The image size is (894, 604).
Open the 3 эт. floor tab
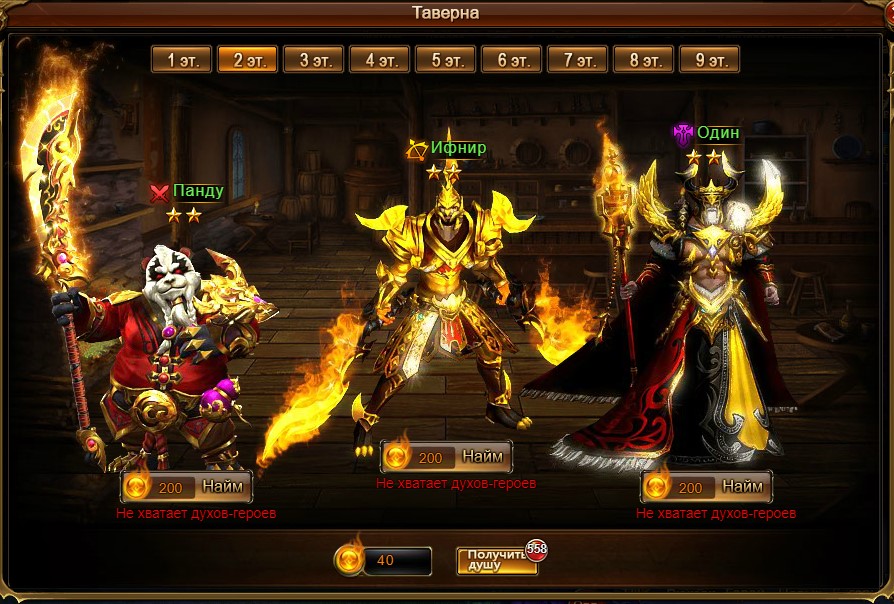313,60
